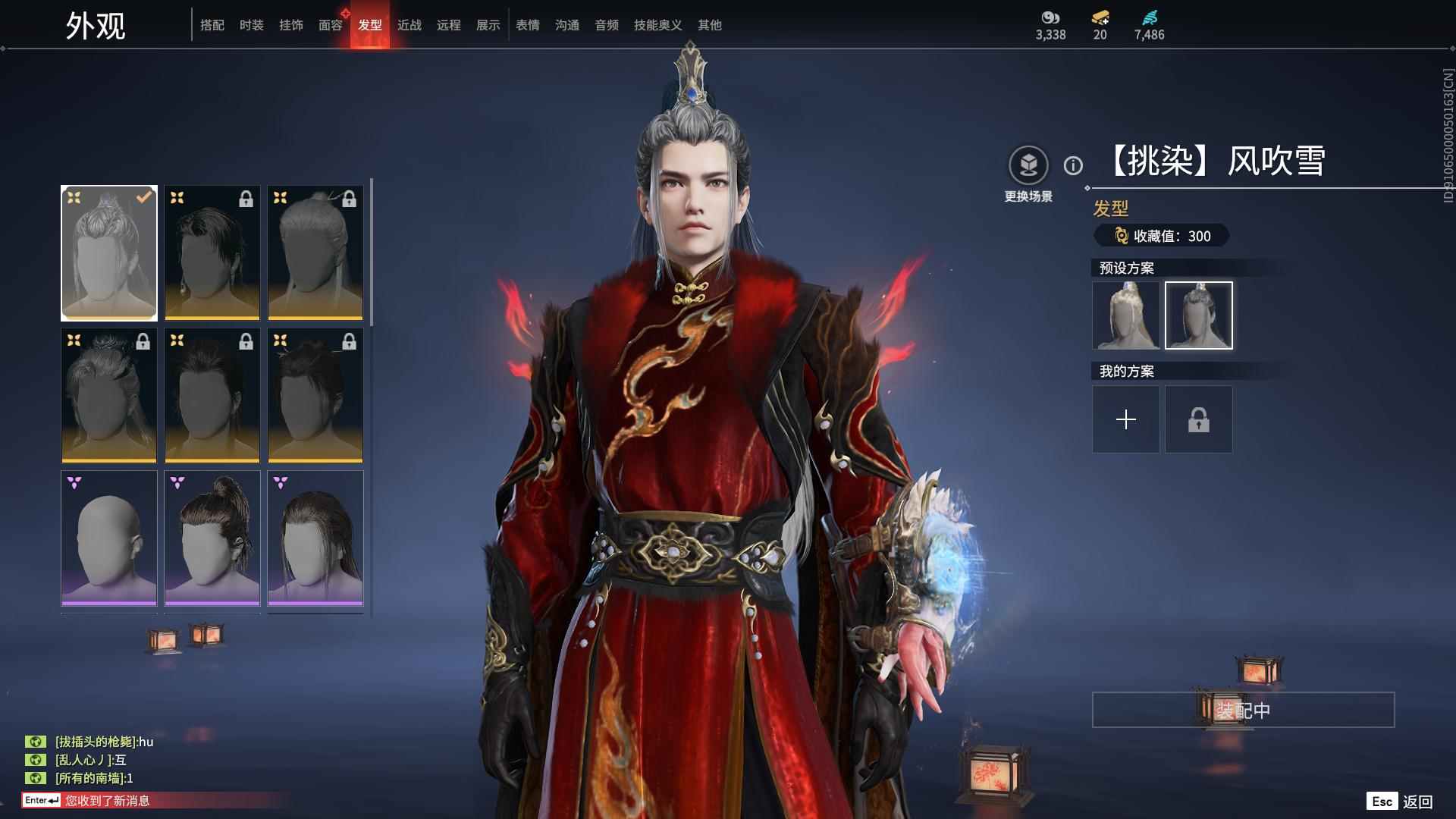
Task: Select the bald head hairstyle
Action: (x=109, y=538)
